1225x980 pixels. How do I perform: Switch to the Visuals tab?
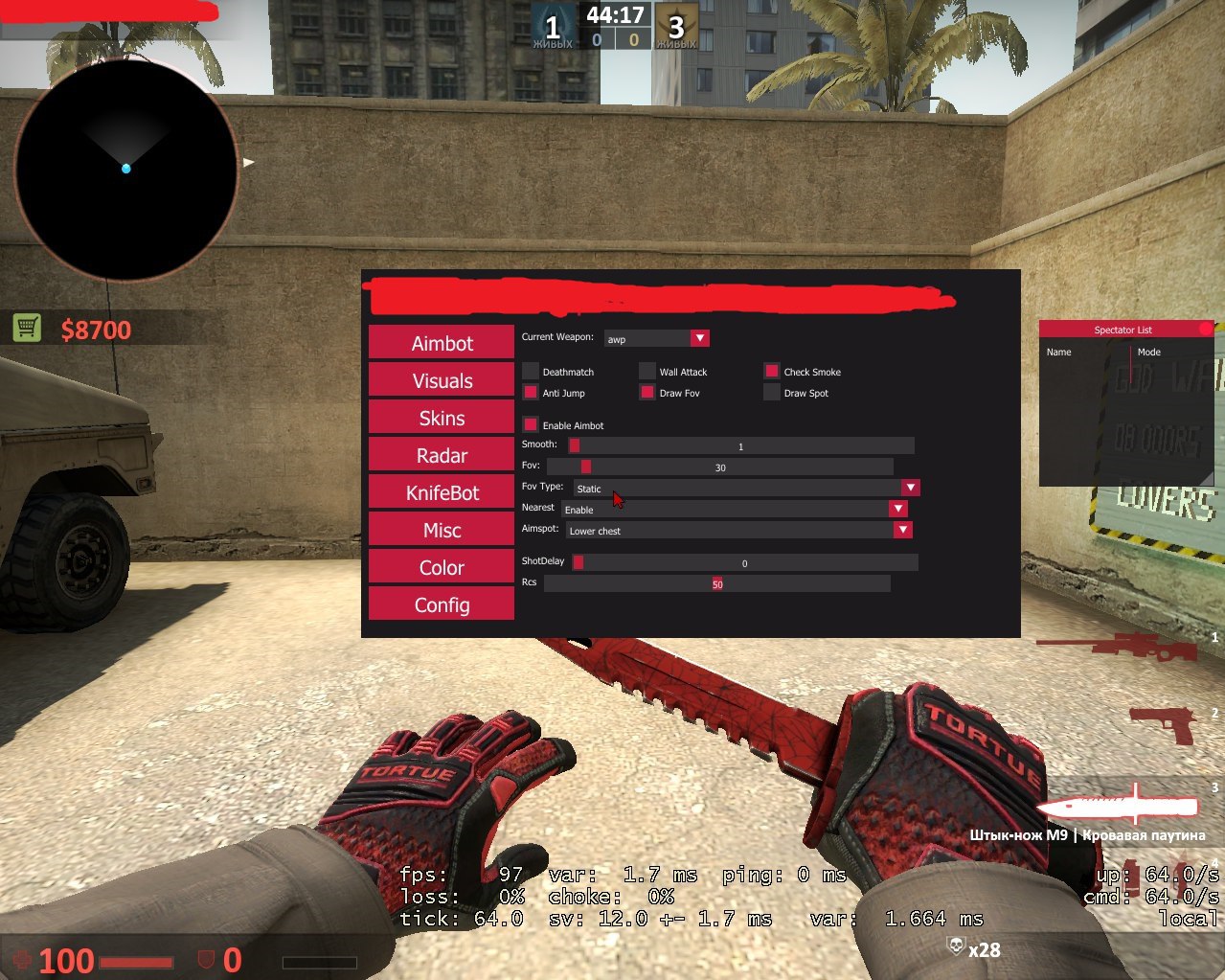442,380
